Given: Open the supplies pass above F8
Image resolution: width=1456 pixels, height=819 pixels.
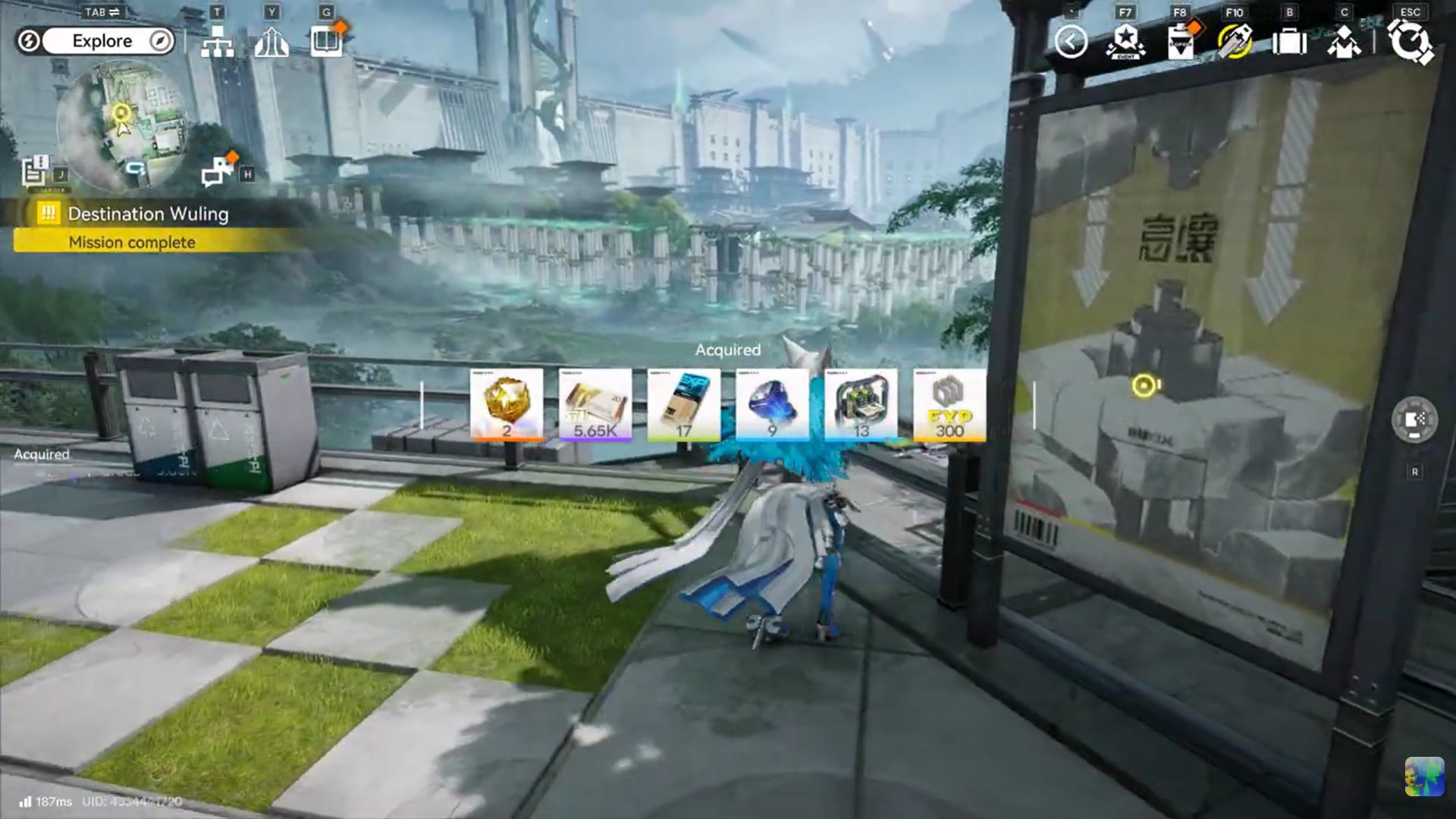Looking at the screenshot, I should tap(1181, 43).
